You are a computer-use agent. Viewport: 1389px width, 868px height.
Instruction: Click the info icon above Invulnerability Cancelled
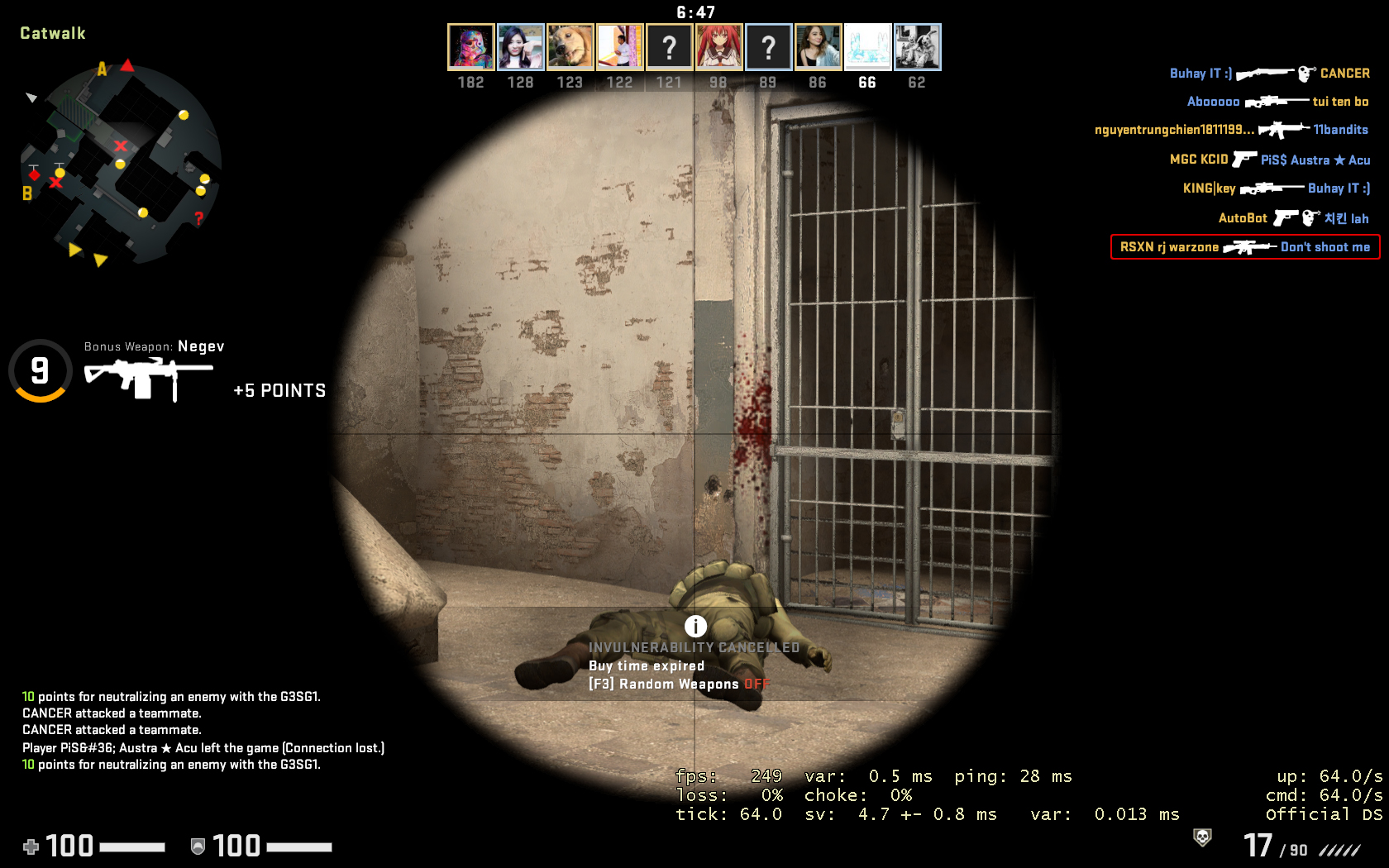tap(695, 626)
